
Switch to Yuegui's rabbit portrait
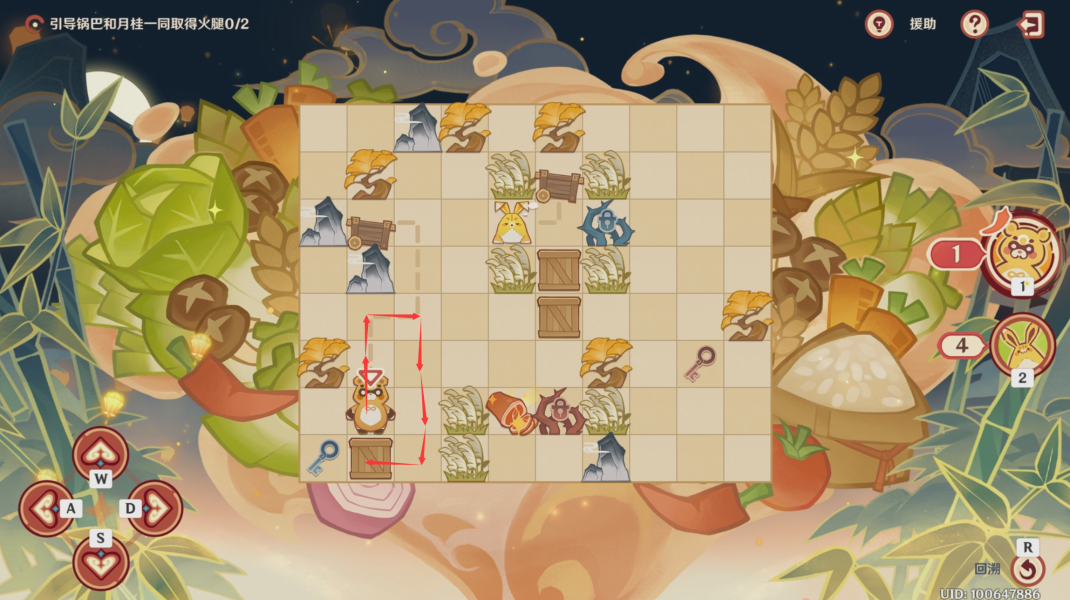click(1022, 345)
